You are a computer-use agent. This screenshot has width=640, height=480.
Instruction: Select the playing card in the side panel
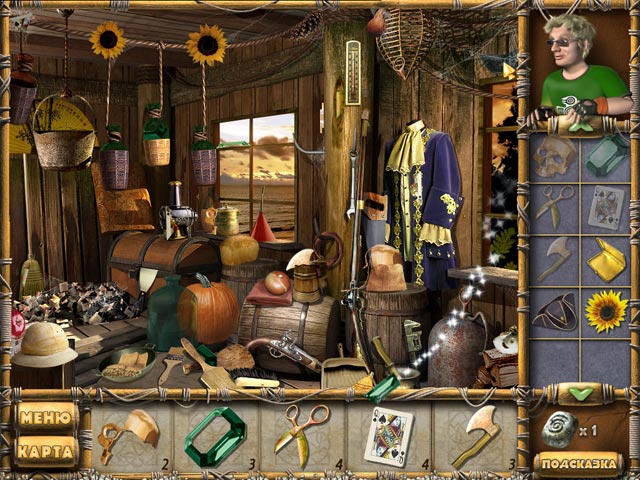[x=606, y=207]
